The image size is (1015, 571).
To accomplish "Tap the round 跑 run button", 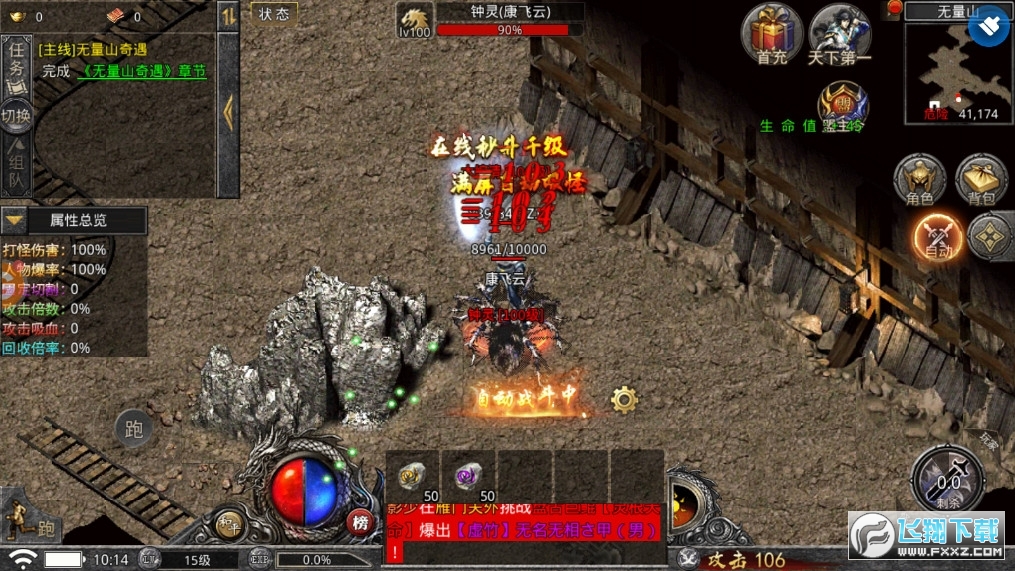I will coord(133,429).
